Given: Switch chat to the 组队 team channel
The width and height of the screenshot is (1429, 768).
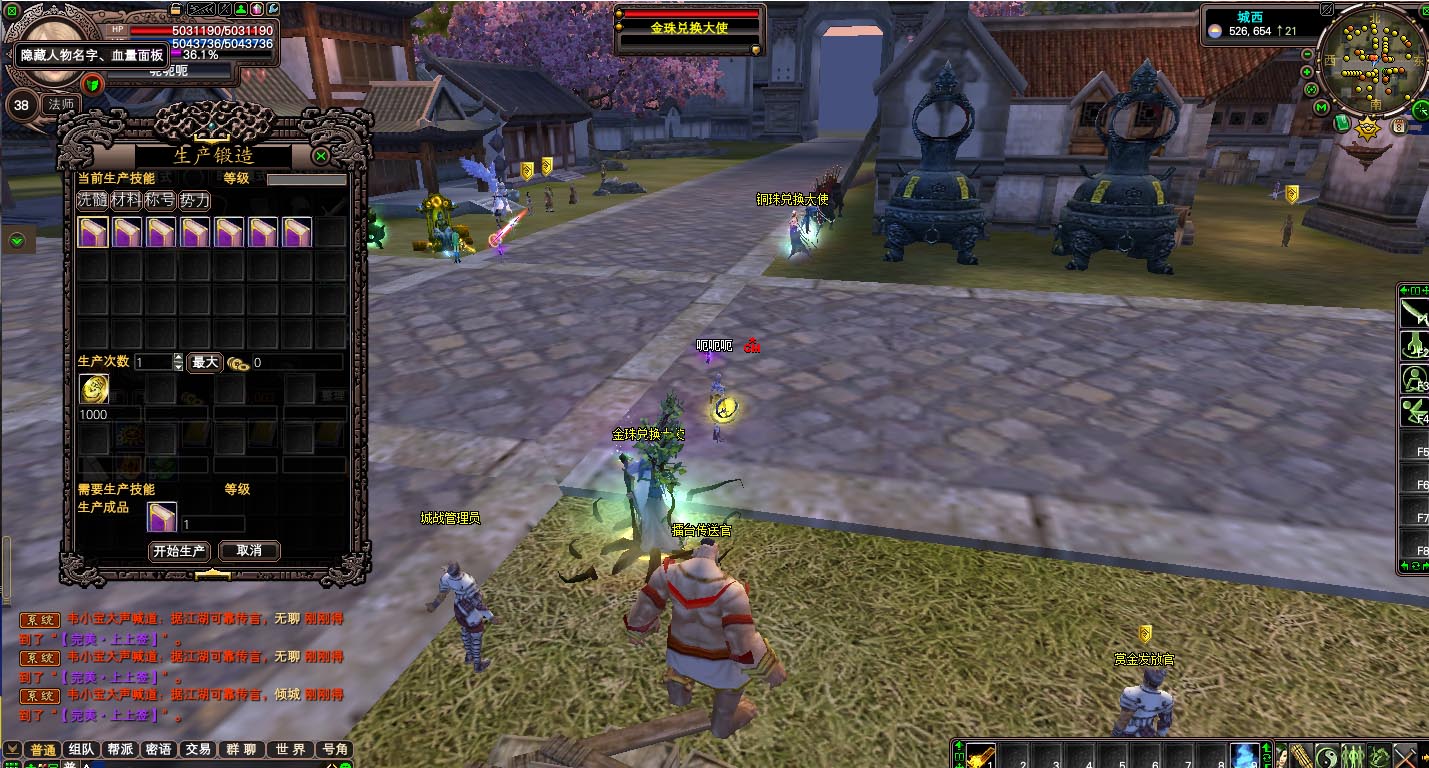Looking at the screenshot, I should coord(81,749).
